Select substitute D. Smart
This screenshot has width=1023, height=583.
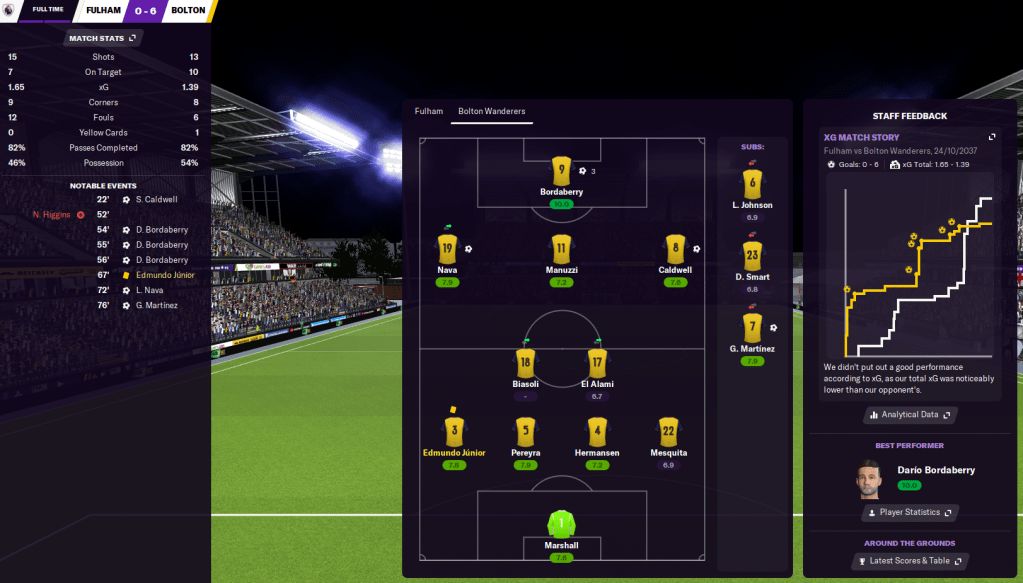tap(752, 255)
